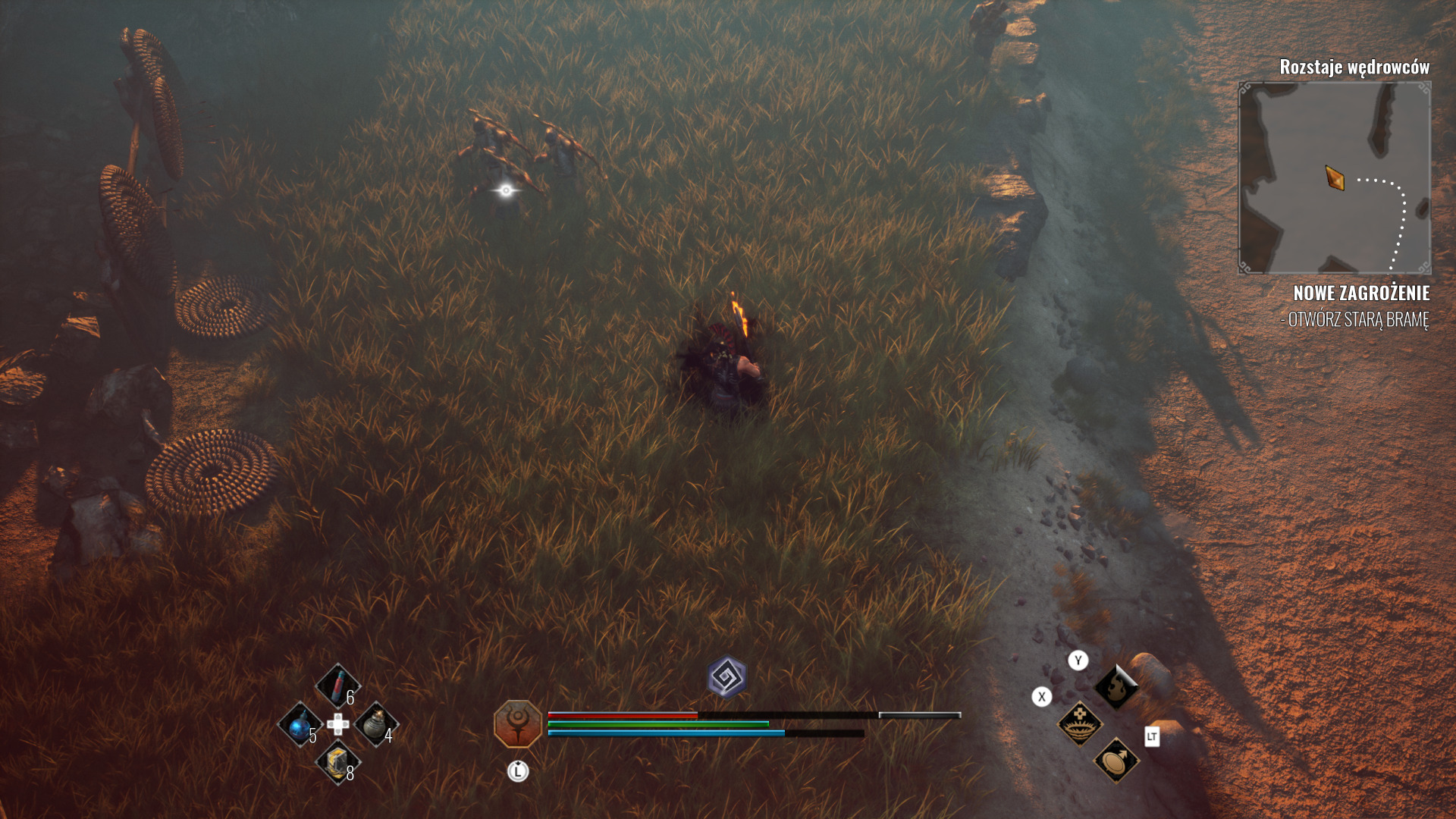Open the Rozstaje wędrowców minimap
The height and width of the screenshot is (819, 1456).
[x=1334, y=177]
